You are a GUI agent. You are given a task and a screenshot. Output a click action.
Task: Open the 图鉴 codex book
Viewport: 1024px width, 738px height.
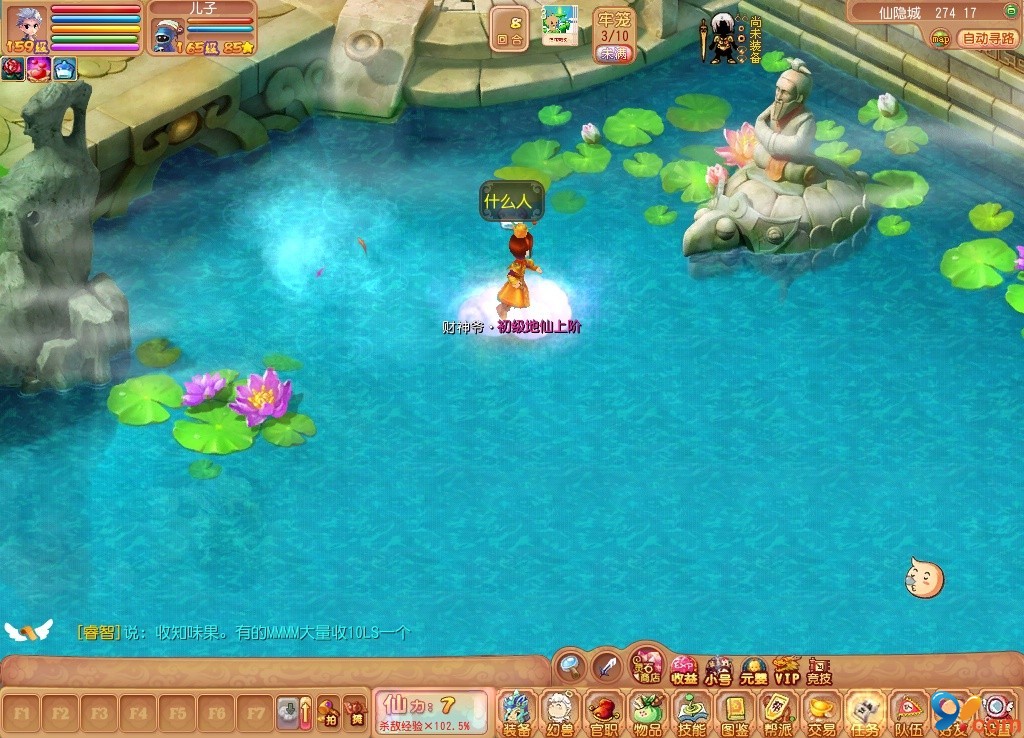pyautogui.click(x=735, y=712)
